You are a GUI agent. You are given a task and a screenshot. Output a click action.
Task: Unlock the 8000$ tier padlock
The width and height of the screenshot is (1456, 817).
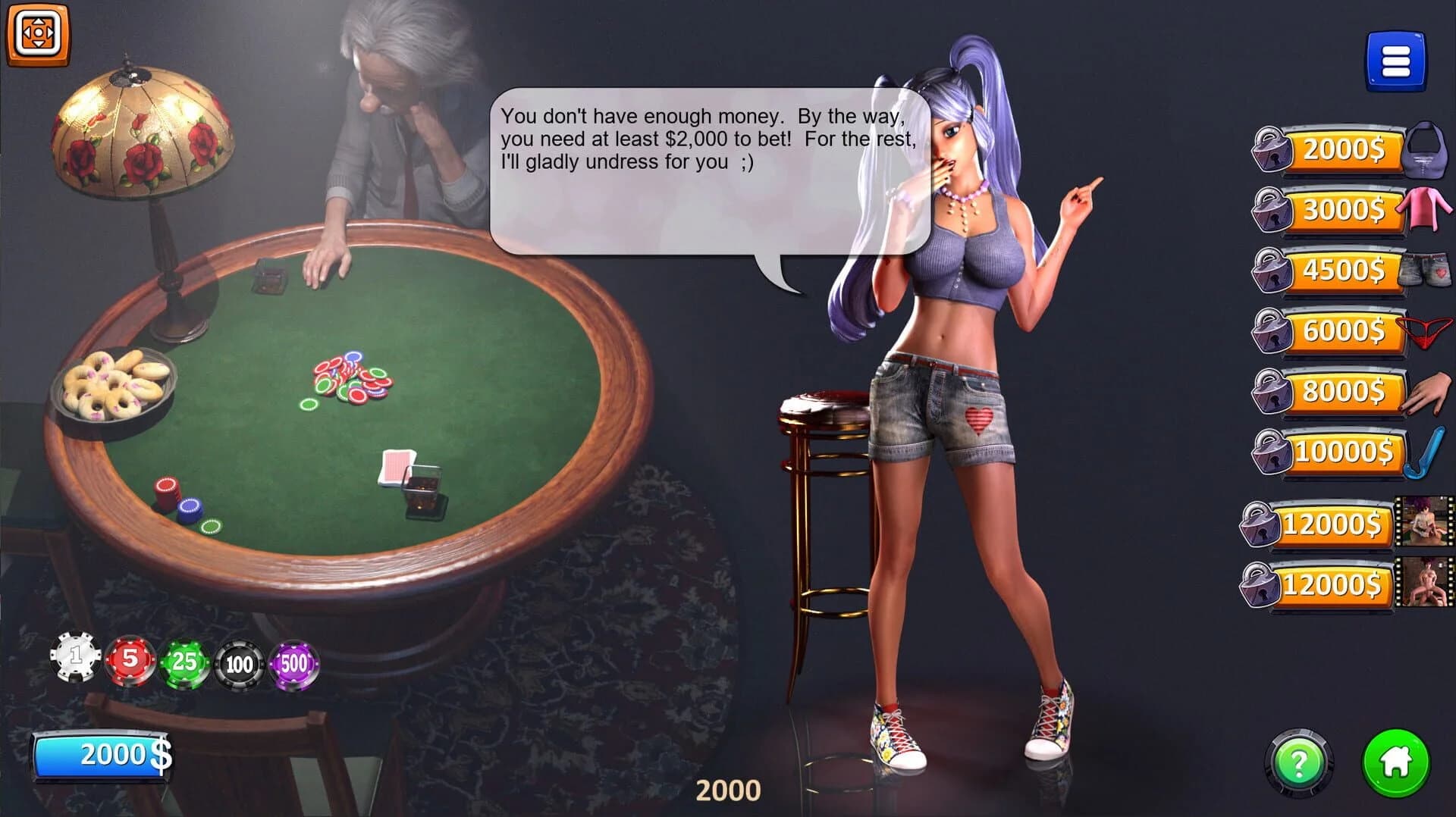pos(1272,392)
